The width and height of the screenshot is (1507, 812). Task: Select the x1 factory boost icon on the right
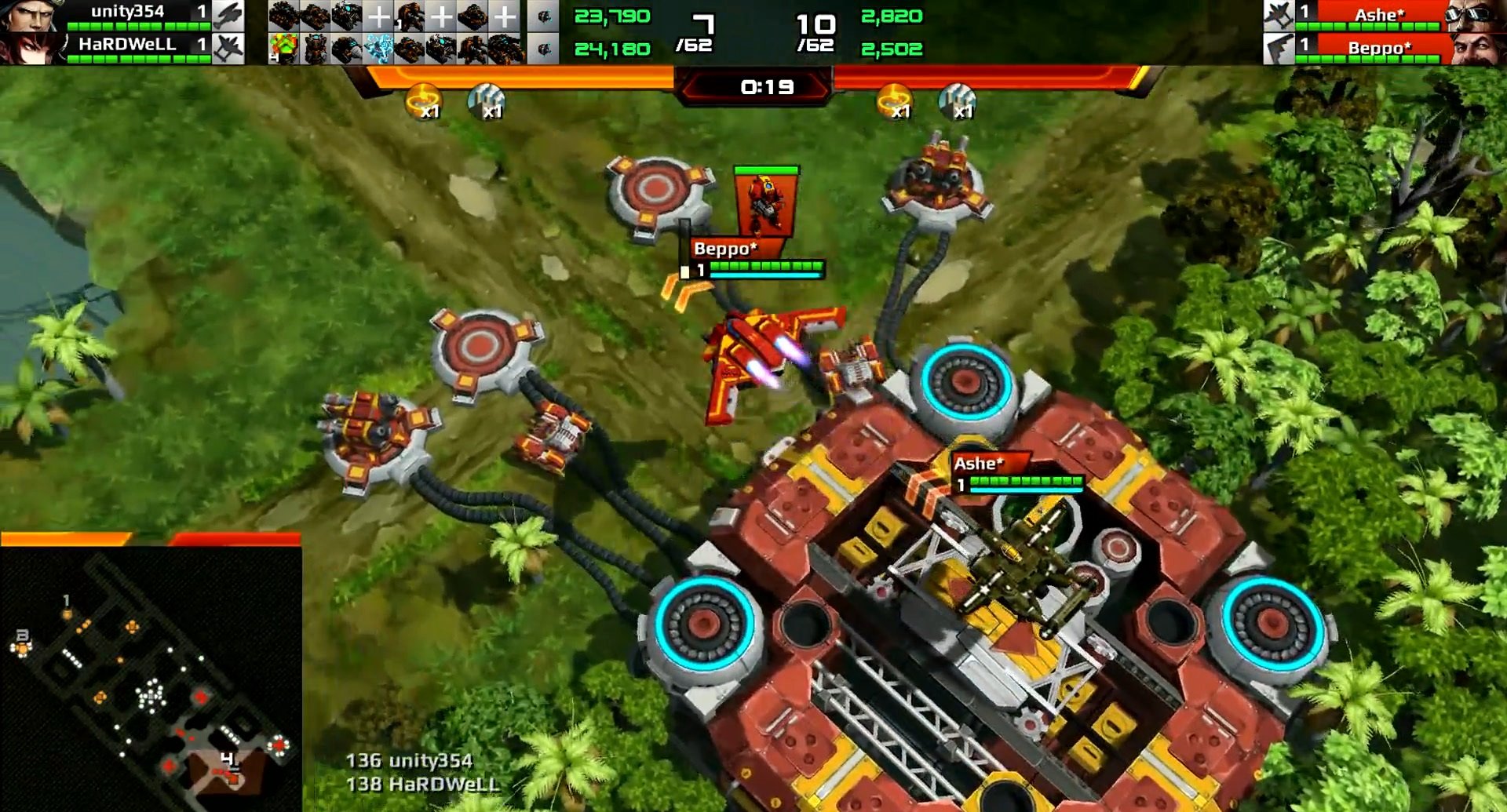[957, 100]
